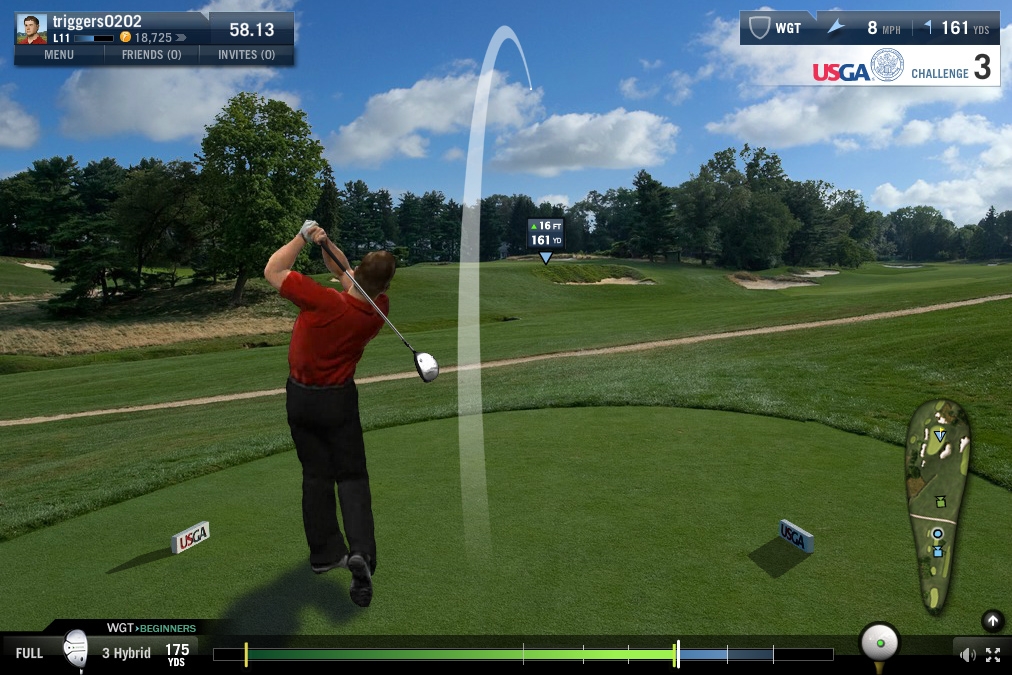1012x675 pixels.
Task: Select the 3 Hybrid club
Action: 126,653
